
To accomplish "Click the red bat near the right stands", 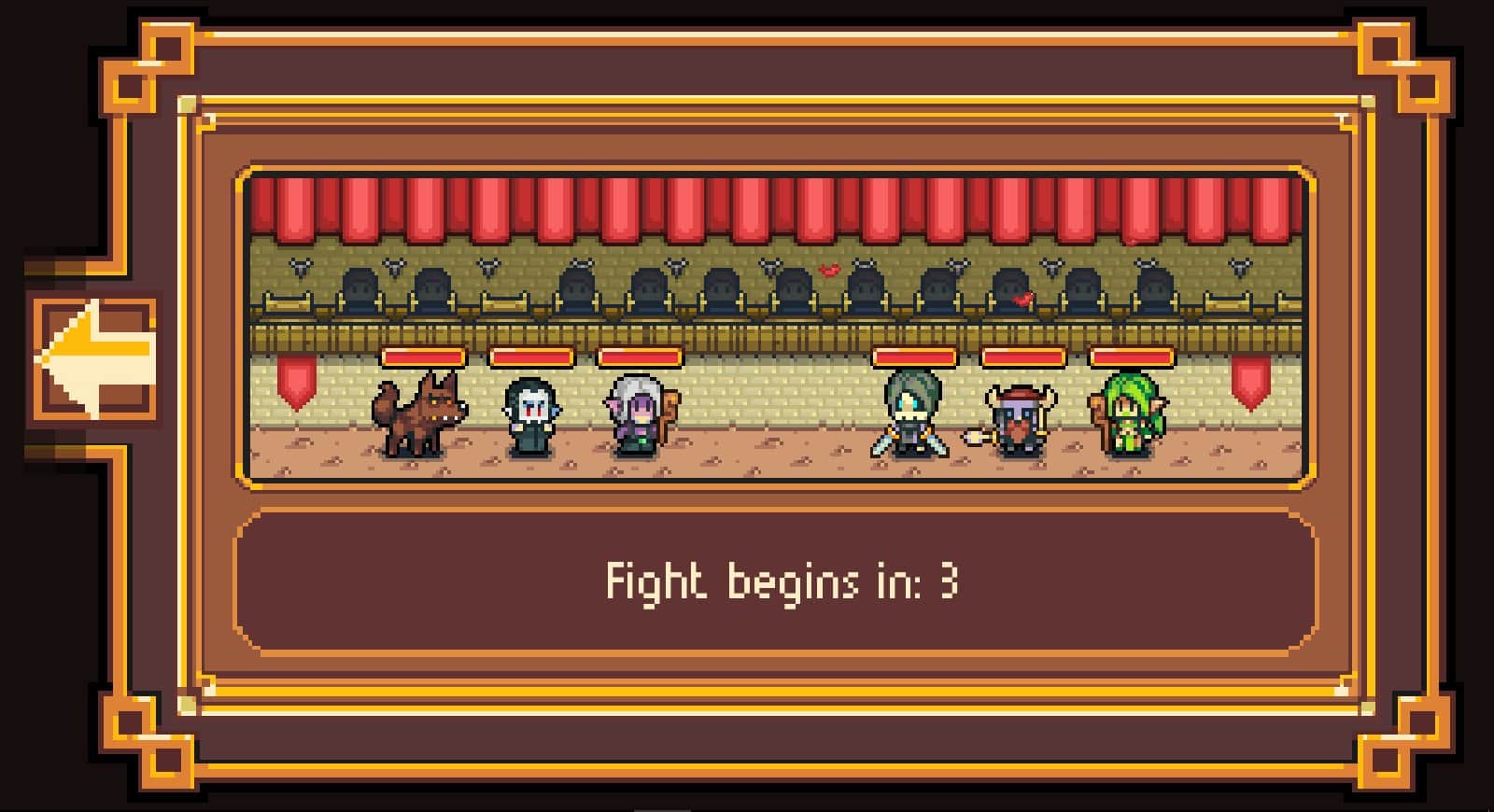I will pos(1023,297).
